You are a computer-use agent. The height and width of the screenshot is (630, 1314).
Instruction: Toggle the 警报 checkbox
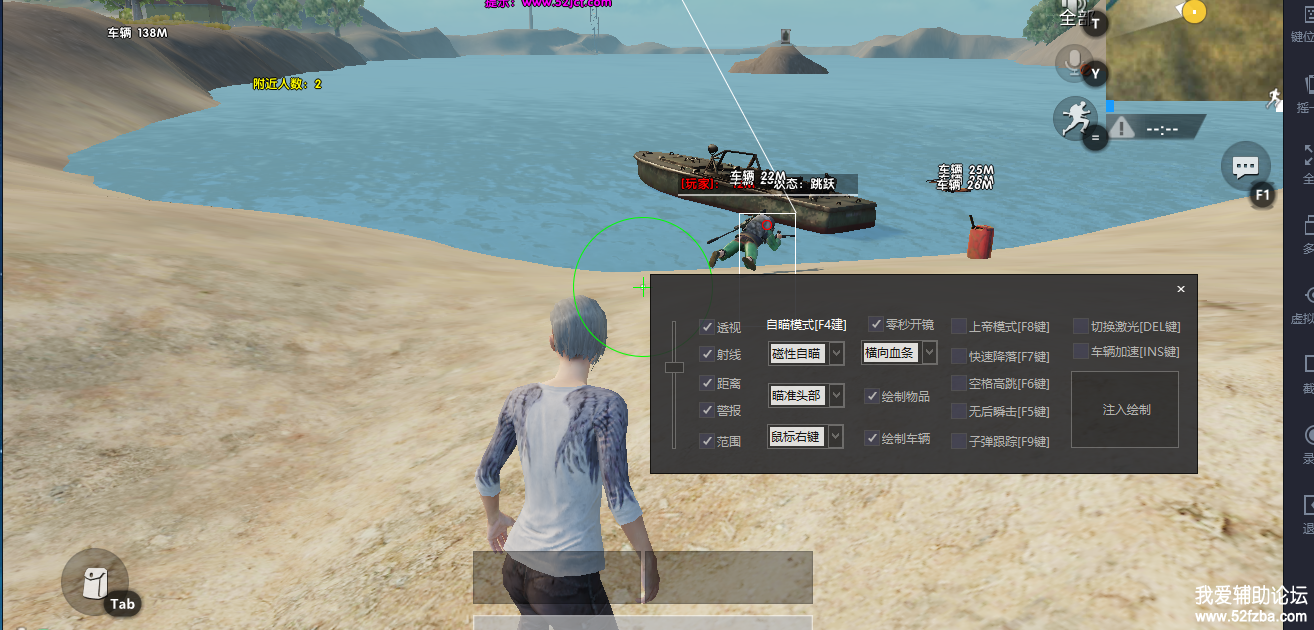point(707,410)
